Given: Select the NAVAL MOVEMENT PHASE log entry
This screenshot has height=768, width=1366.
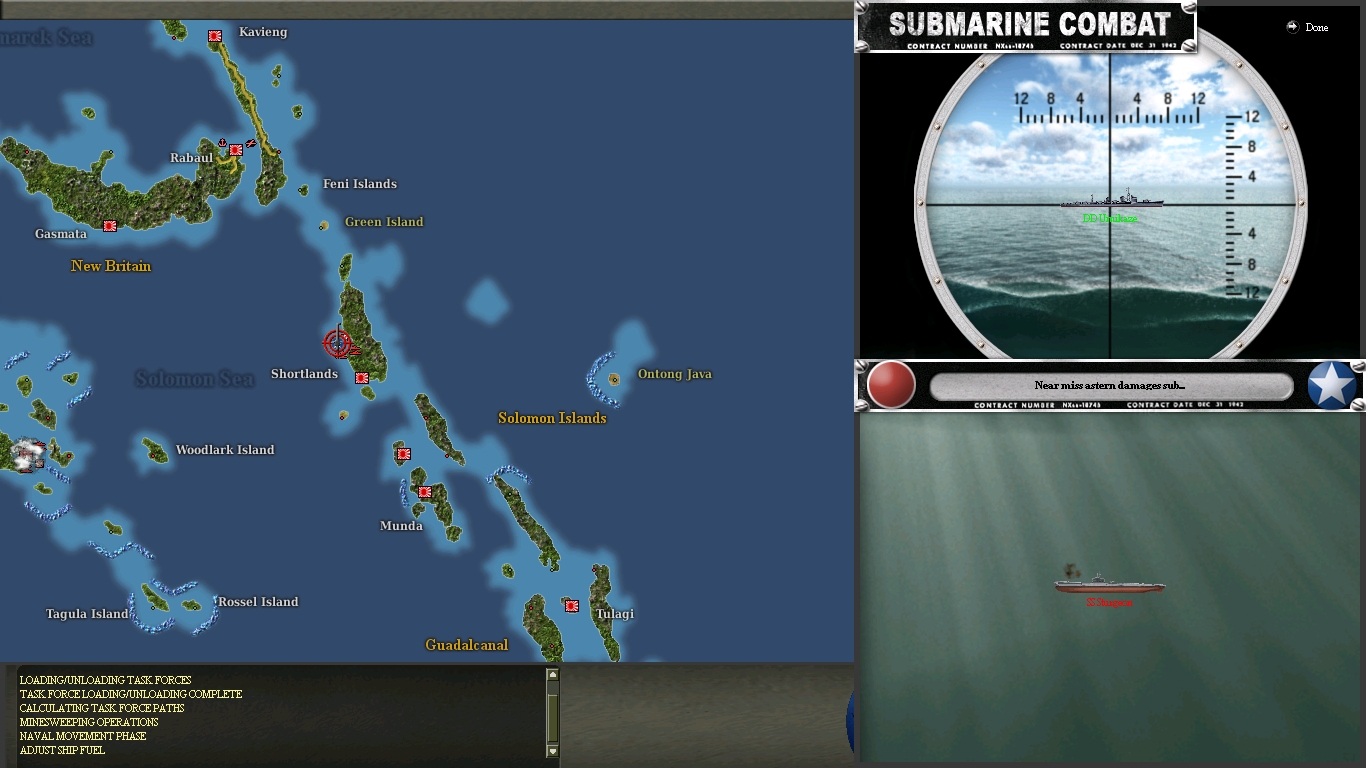Looking at the screenshot, I should (x=83, y=736).
